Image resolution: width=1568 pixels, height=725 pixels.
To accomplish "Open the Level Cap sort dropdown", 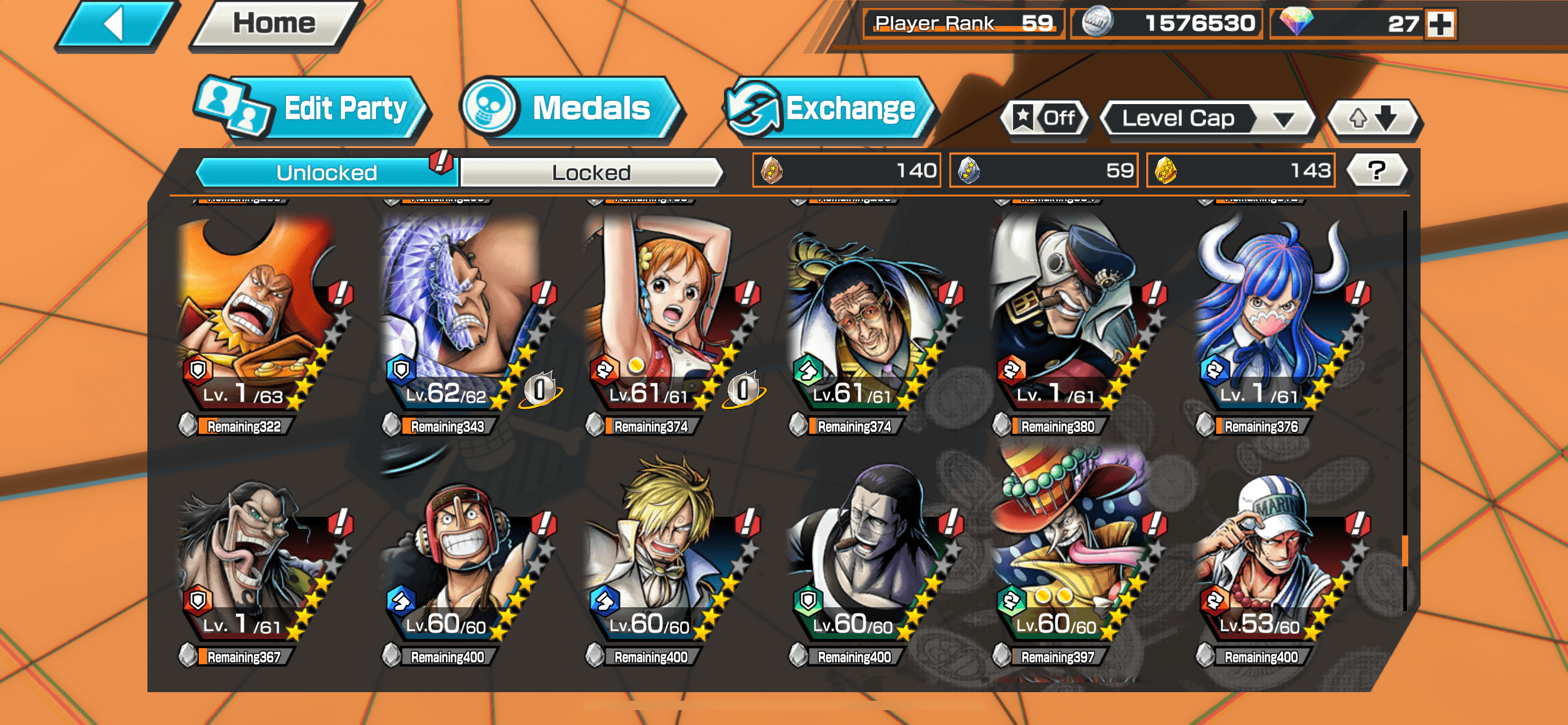I will (x=1208, y=118).
